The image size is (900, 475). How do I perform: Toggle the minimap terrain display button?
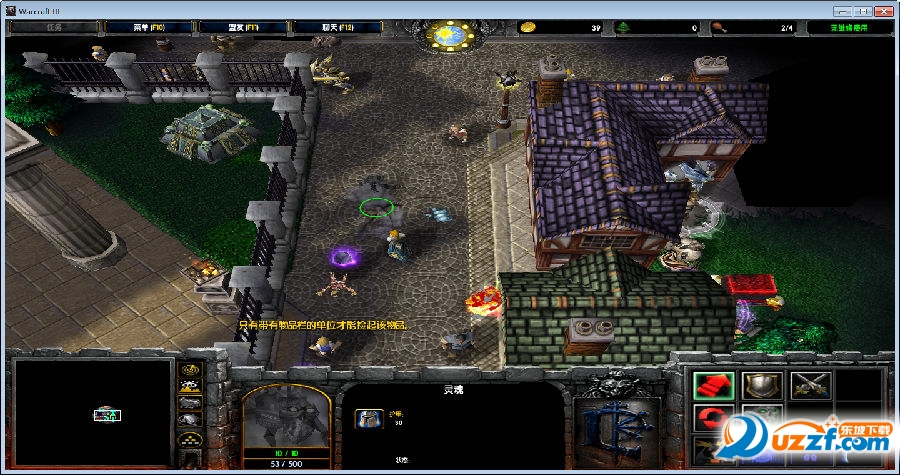[x=190, y=385]
